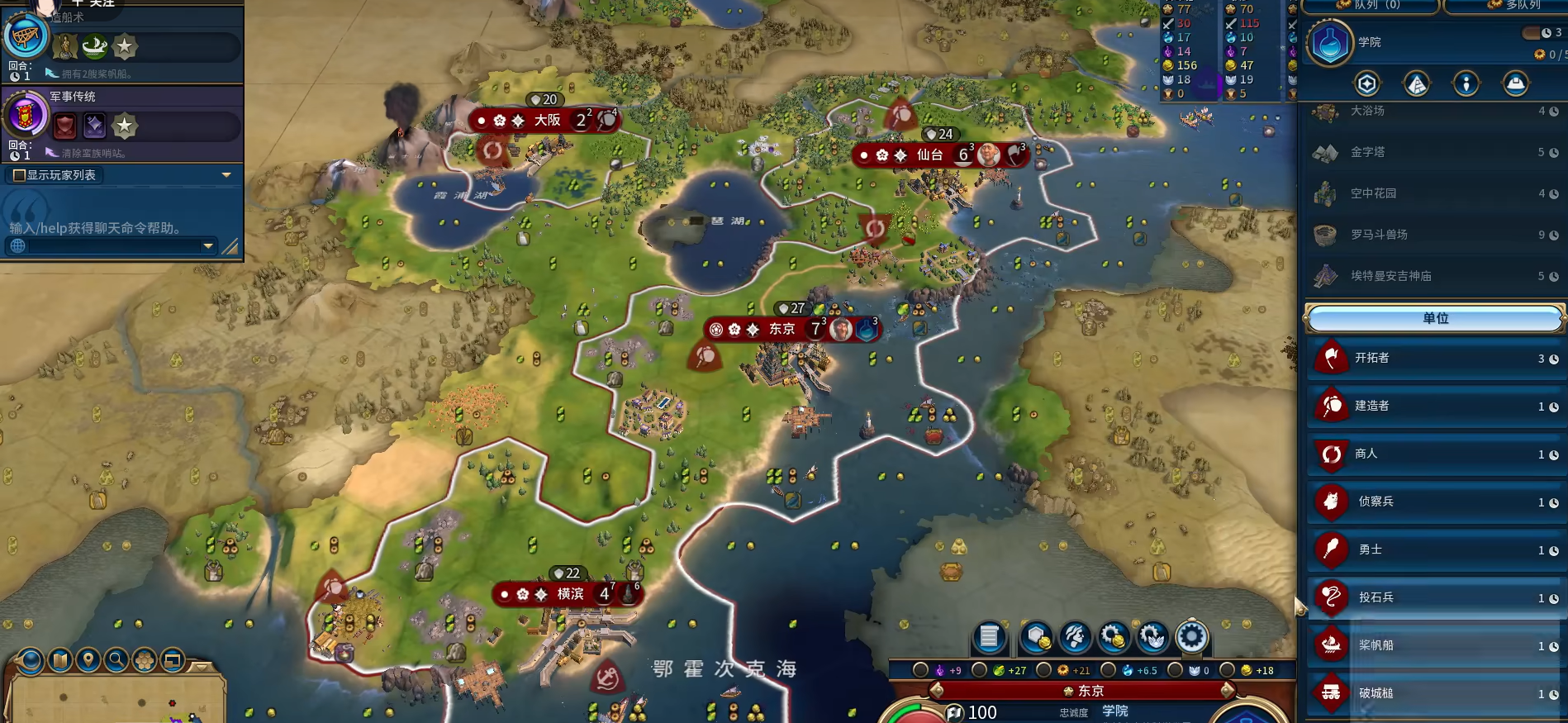Switch to the Queue (队列) tab
This screenshot has height=723, width=1568.
(1371, 5)
